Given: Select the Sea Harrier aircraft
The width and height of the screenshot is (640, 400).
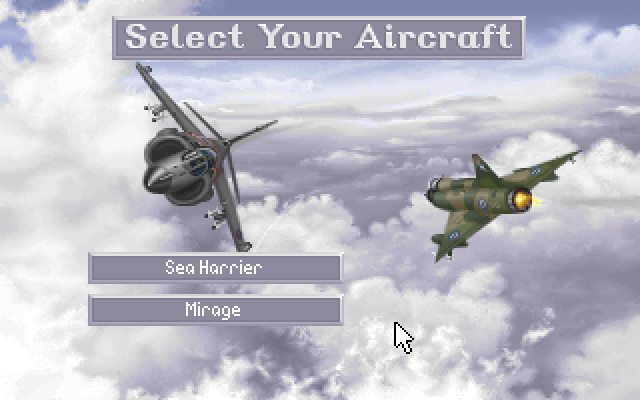Looking at the screenshot, I should (x=215, y=268).
